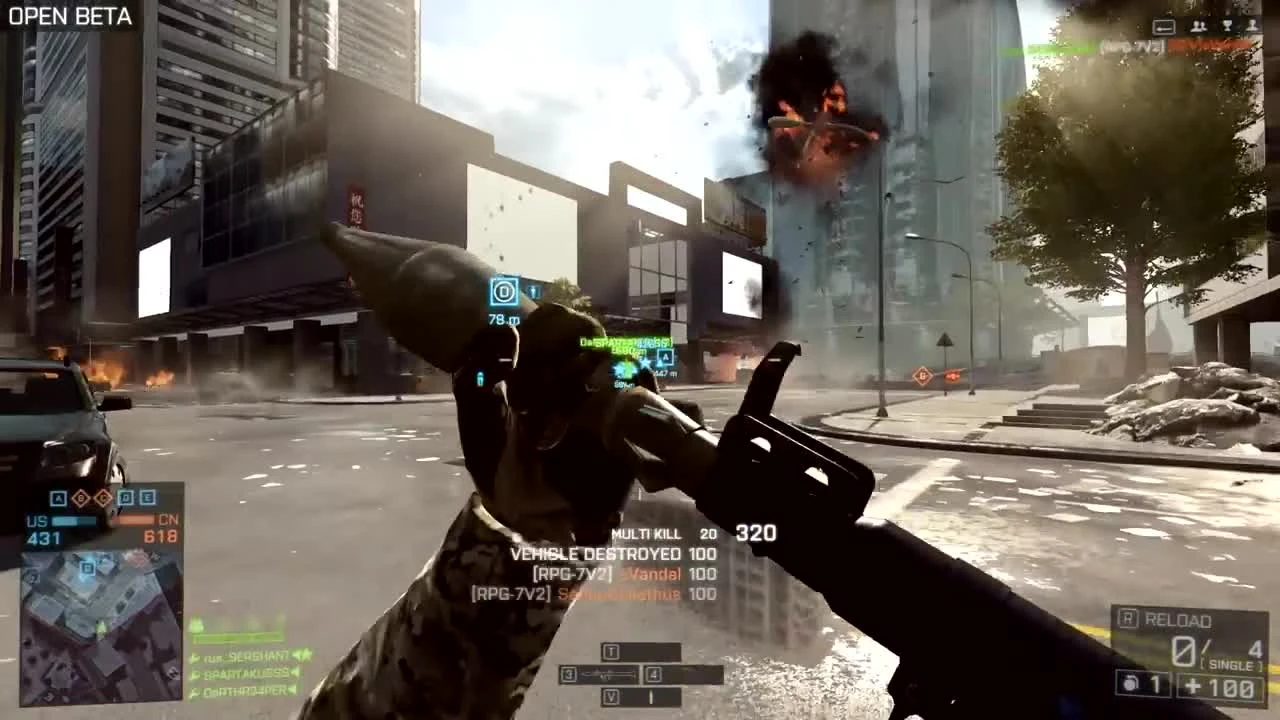Toggle the V key gadget slot indicator
The width and height of the screenshot is (1280, 720).
pos(611,697)
